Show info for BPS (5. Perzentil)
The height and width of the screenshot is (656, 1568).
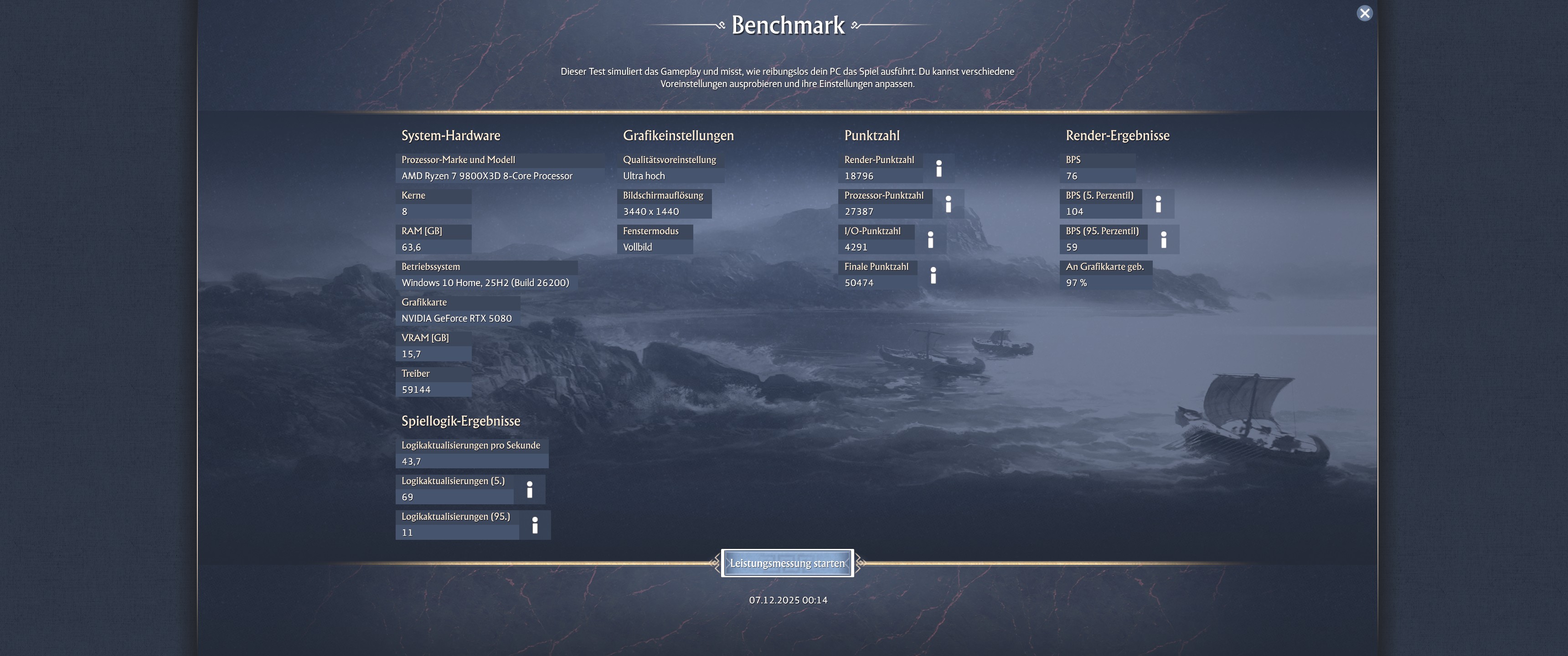[x=1159, y=204]
